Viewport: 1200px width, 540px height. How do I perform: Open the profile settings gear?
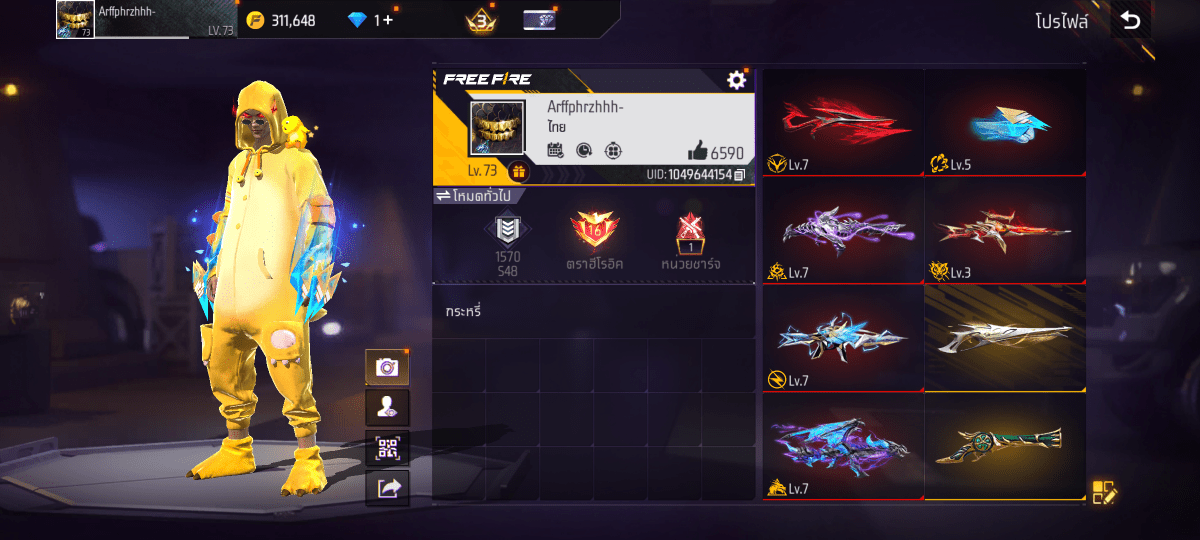737,80
